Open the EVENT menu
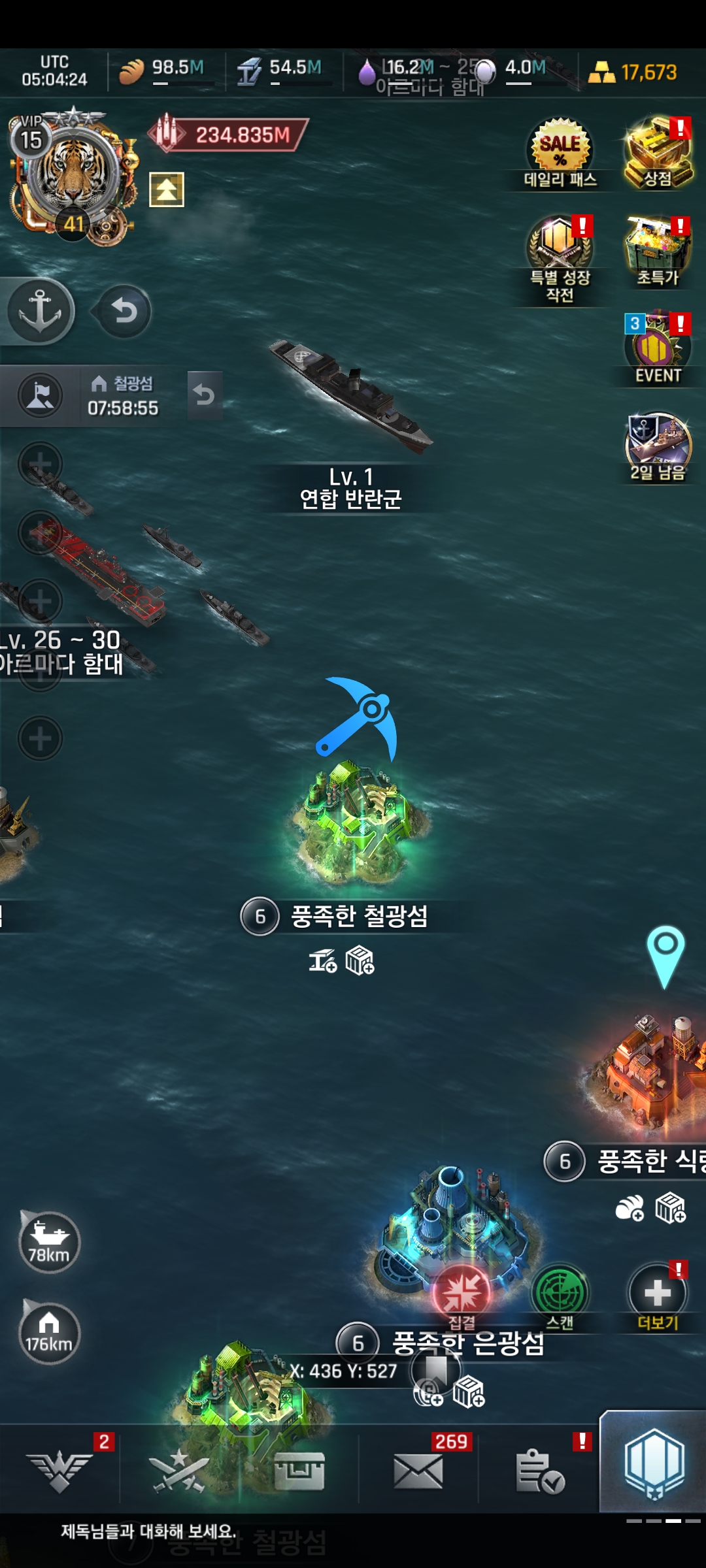The height and width of the screenshot is (1568, 706). [x=657, y=350]
